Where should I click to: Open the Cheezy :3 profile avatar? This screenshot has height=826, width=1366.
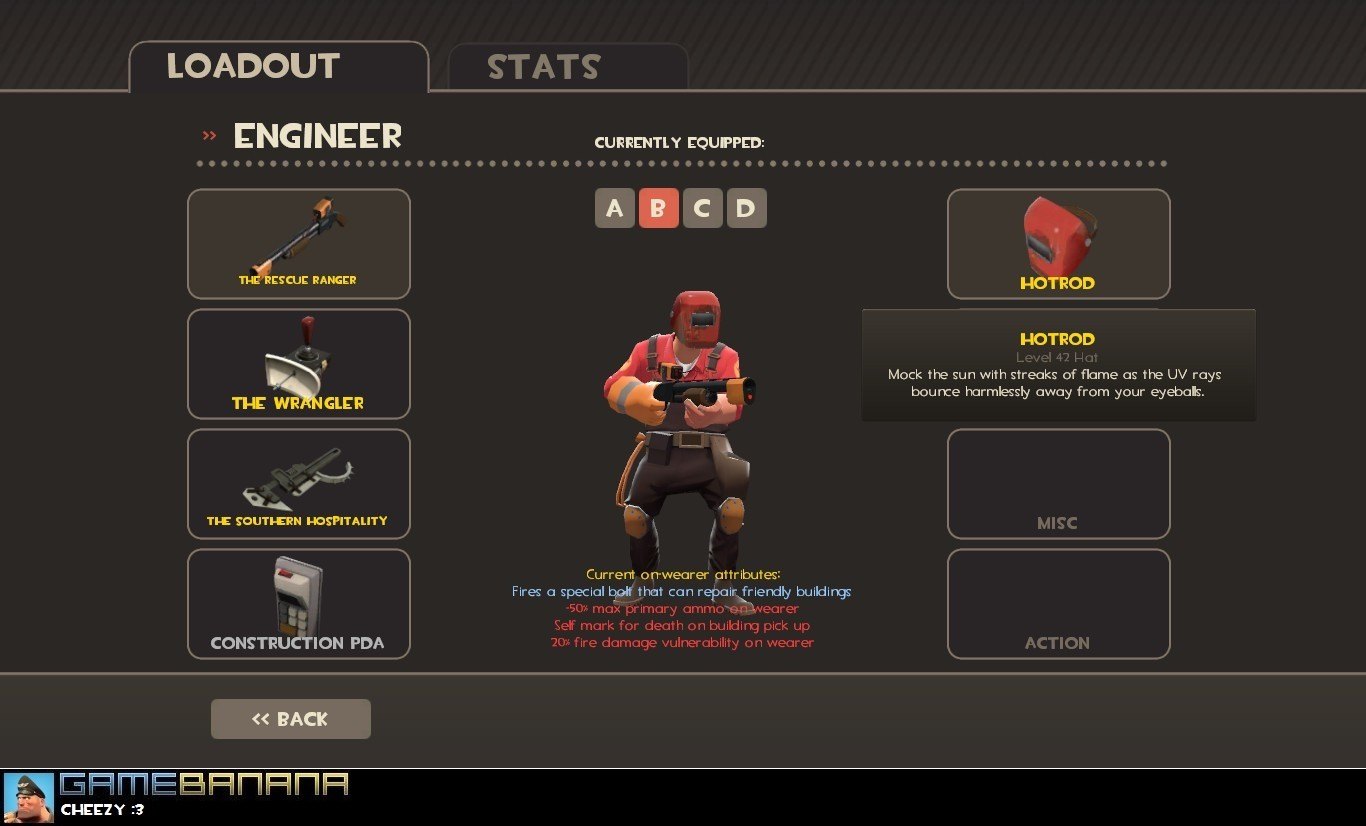pyautogui.click(x=28, y=797)
